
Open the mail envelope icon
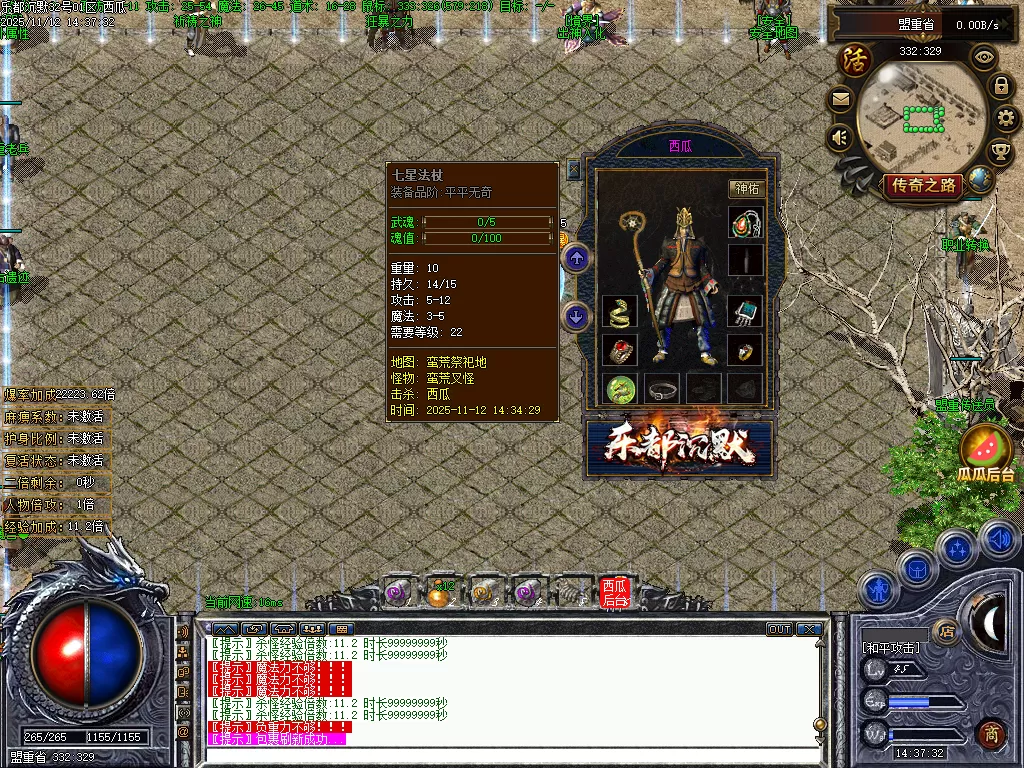840,99
